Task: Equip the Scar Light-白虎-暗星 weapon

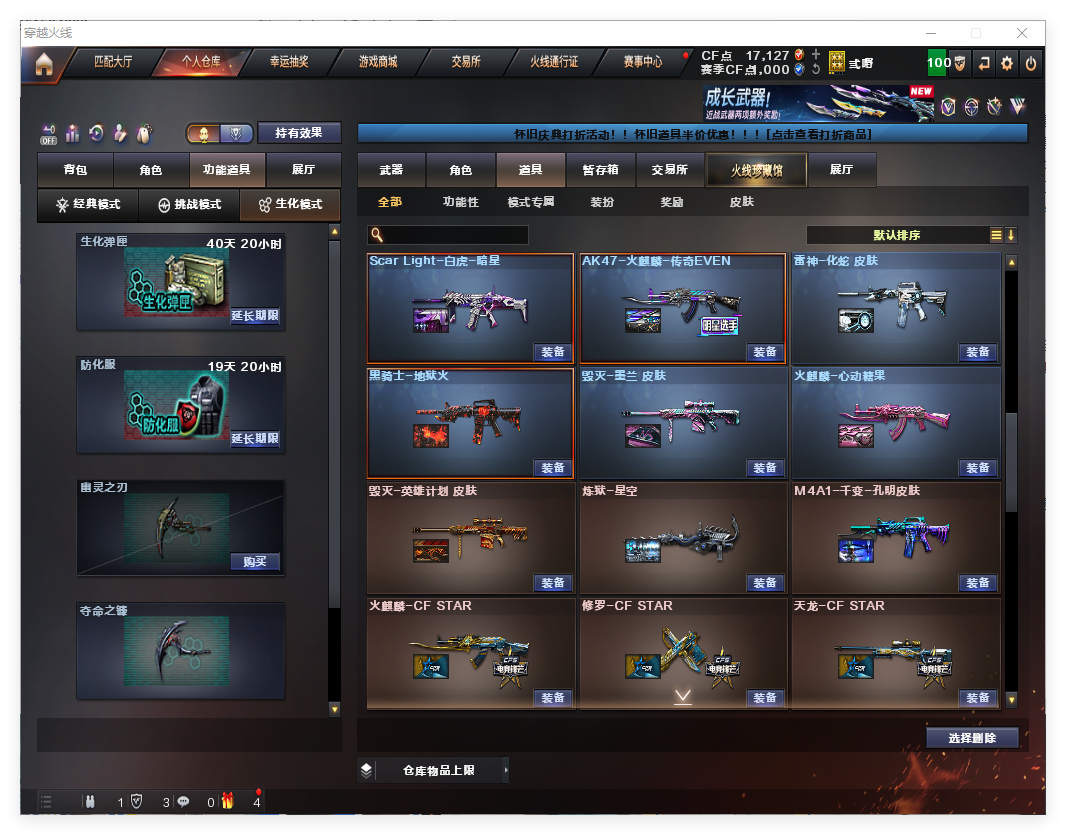Action: (553, 352)
